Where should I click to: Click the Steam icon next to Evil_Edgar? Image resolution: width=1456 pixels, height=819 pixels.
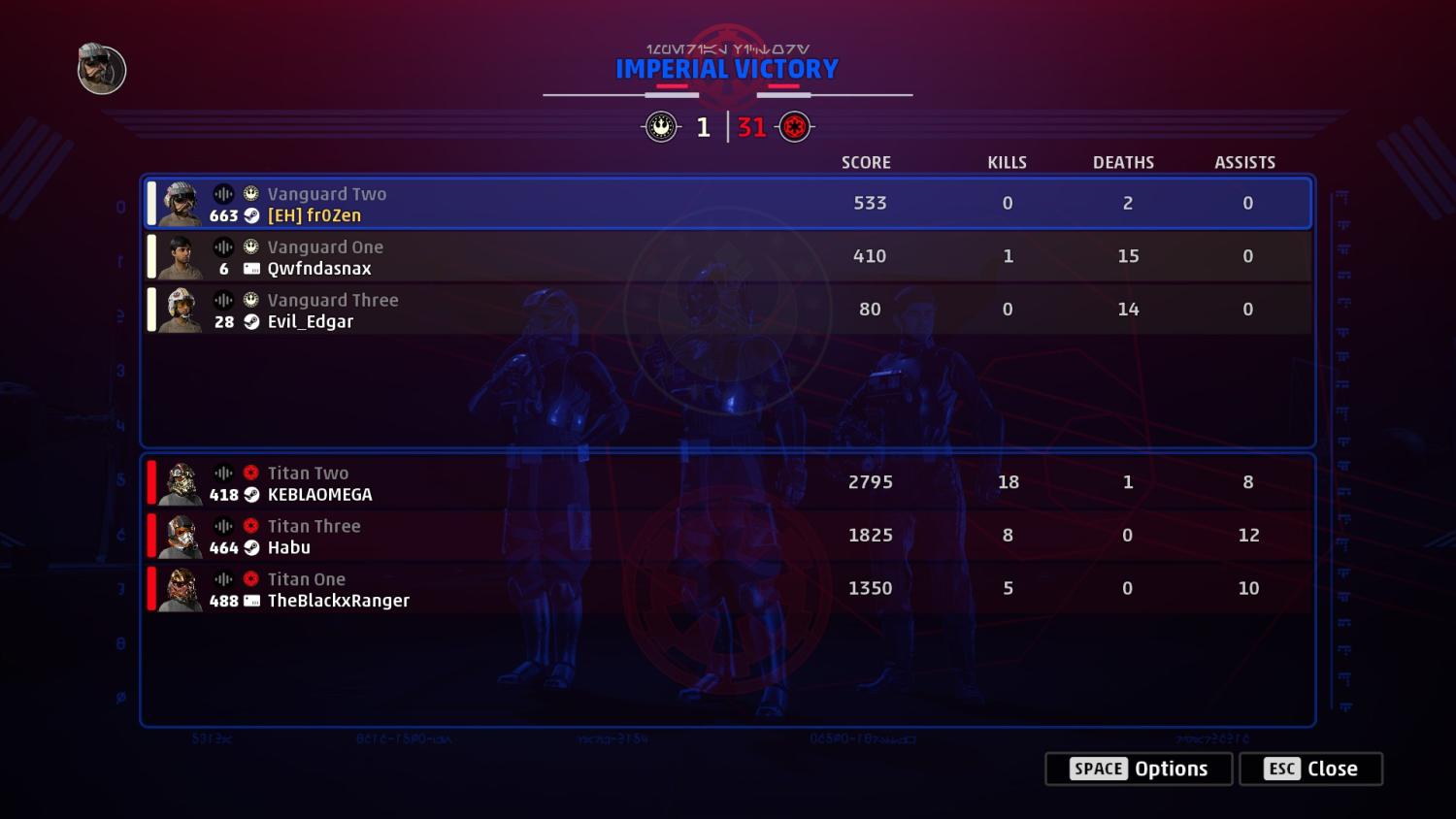[250, 321]
